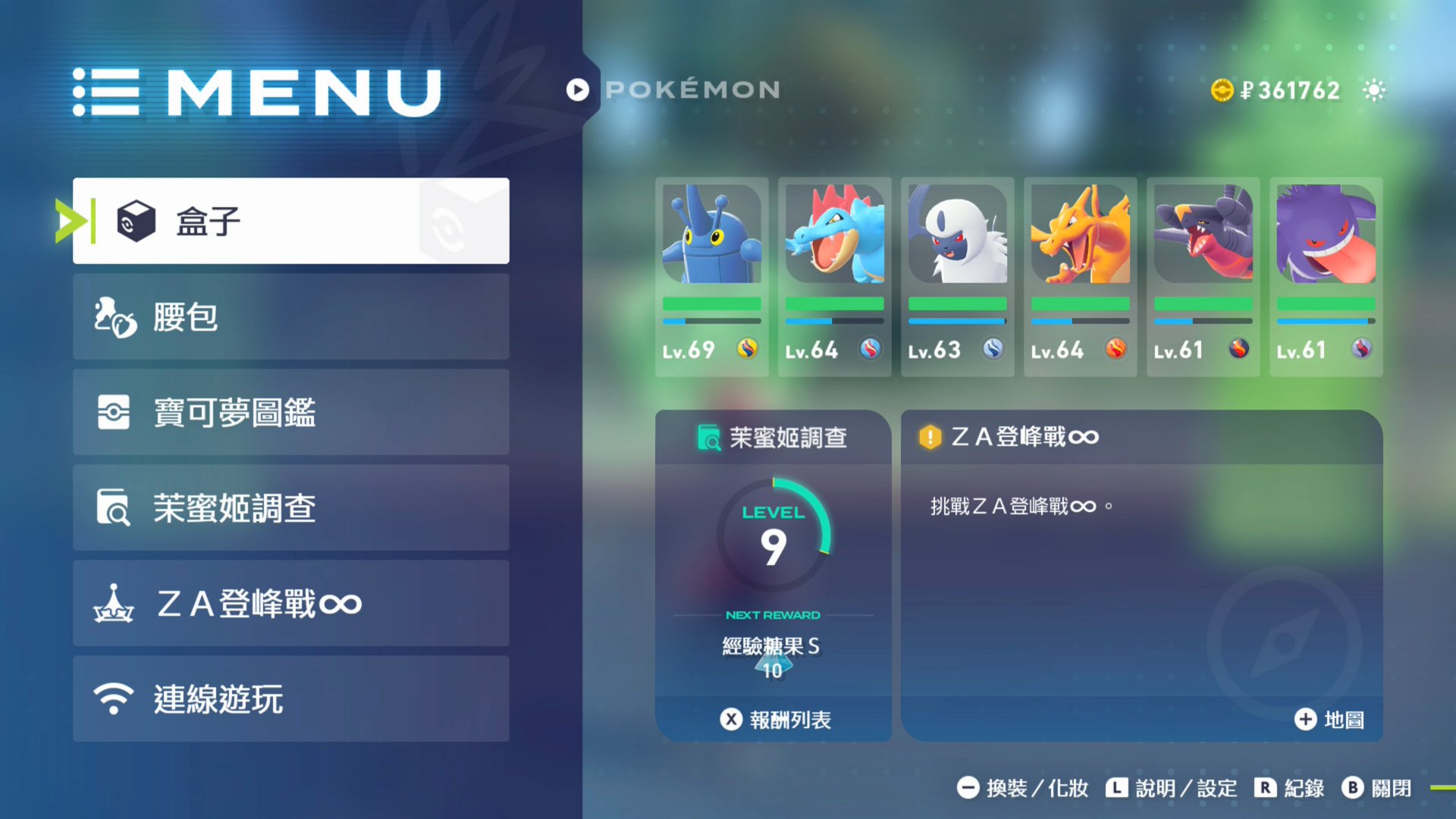Image resolution: width=1456 pixels, height=819 pixels.
Task: Open the 茉蜜姬調查 level 9 research panel
Action: click(x=773, y=561)
